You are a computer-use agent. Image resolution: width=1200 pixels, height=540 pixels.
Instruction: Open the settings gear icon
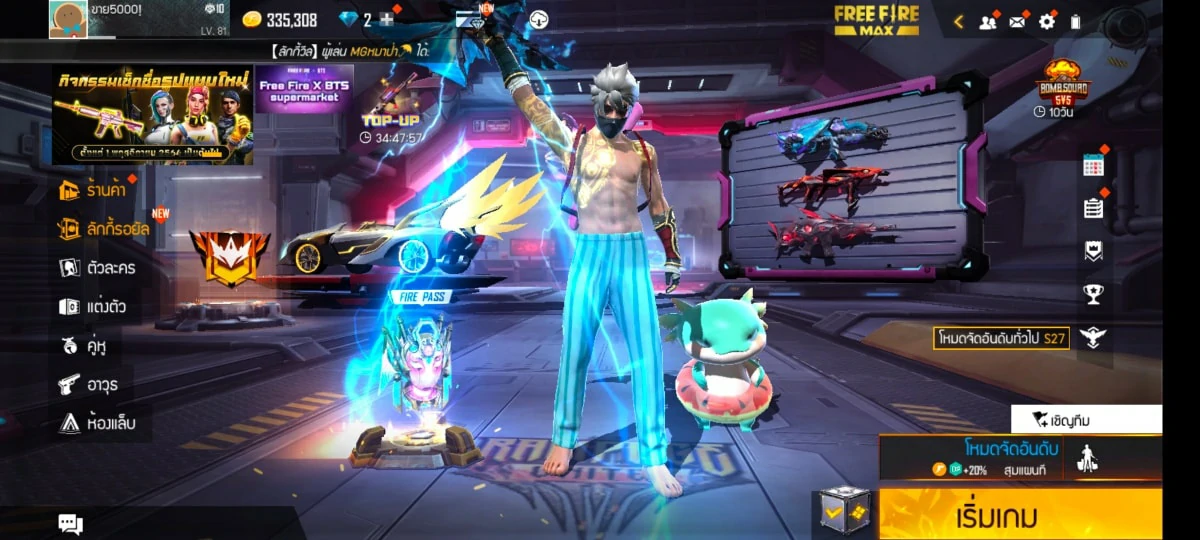[1047, 21]
